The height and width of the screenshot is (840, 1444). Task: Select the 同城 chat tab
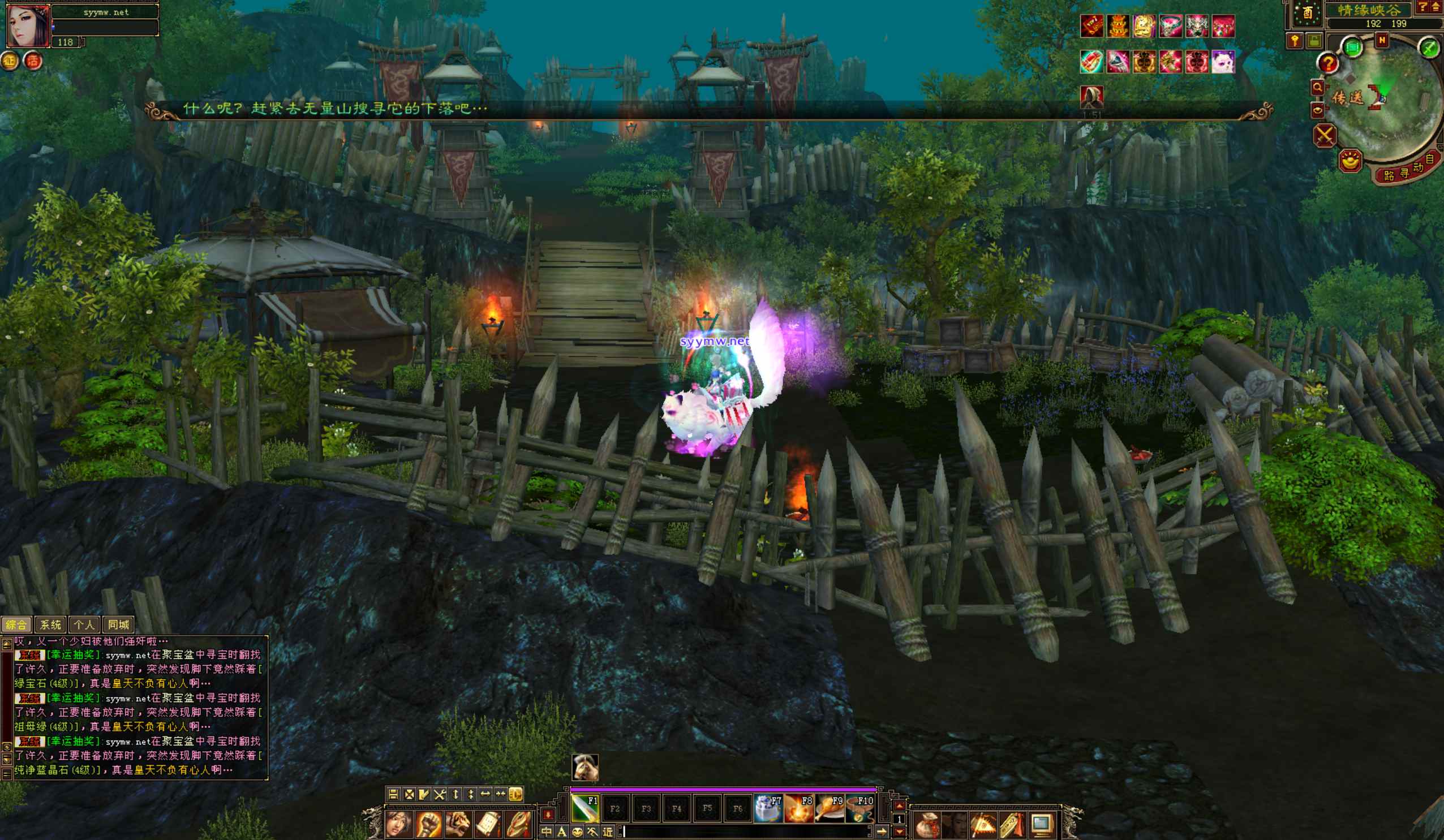coord(118,625)
